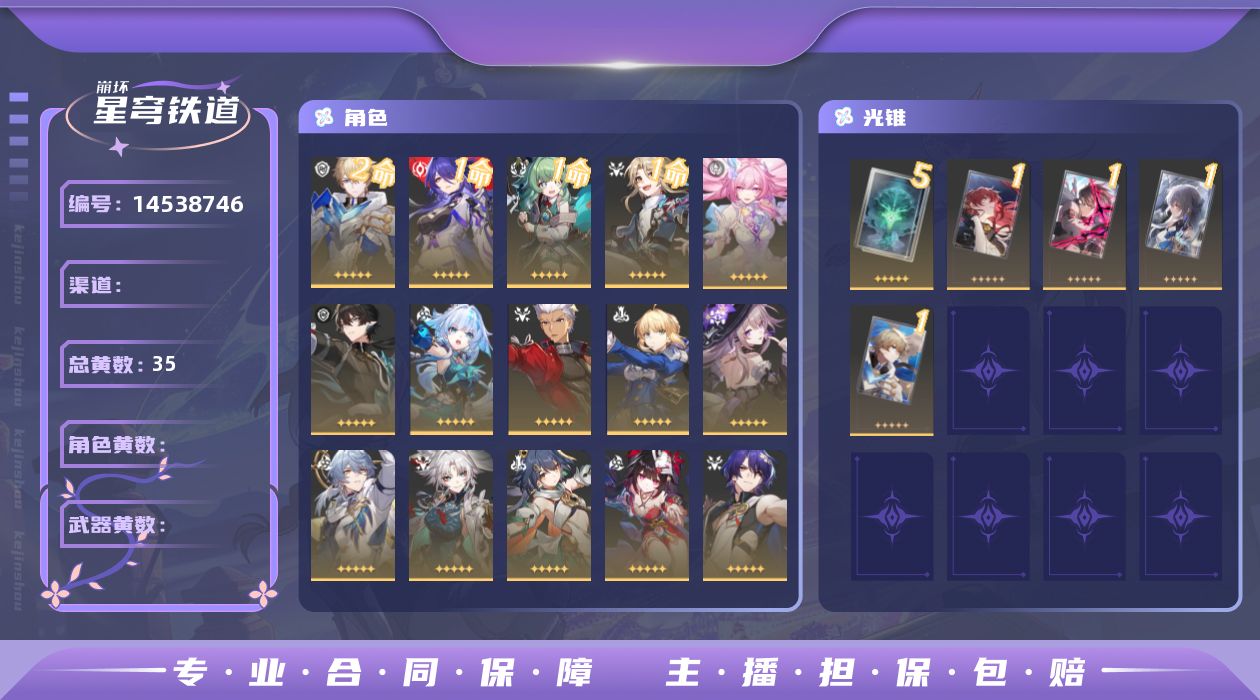Select the blonde knight card marked 2命
The image size is (1260, 700).
353,222
